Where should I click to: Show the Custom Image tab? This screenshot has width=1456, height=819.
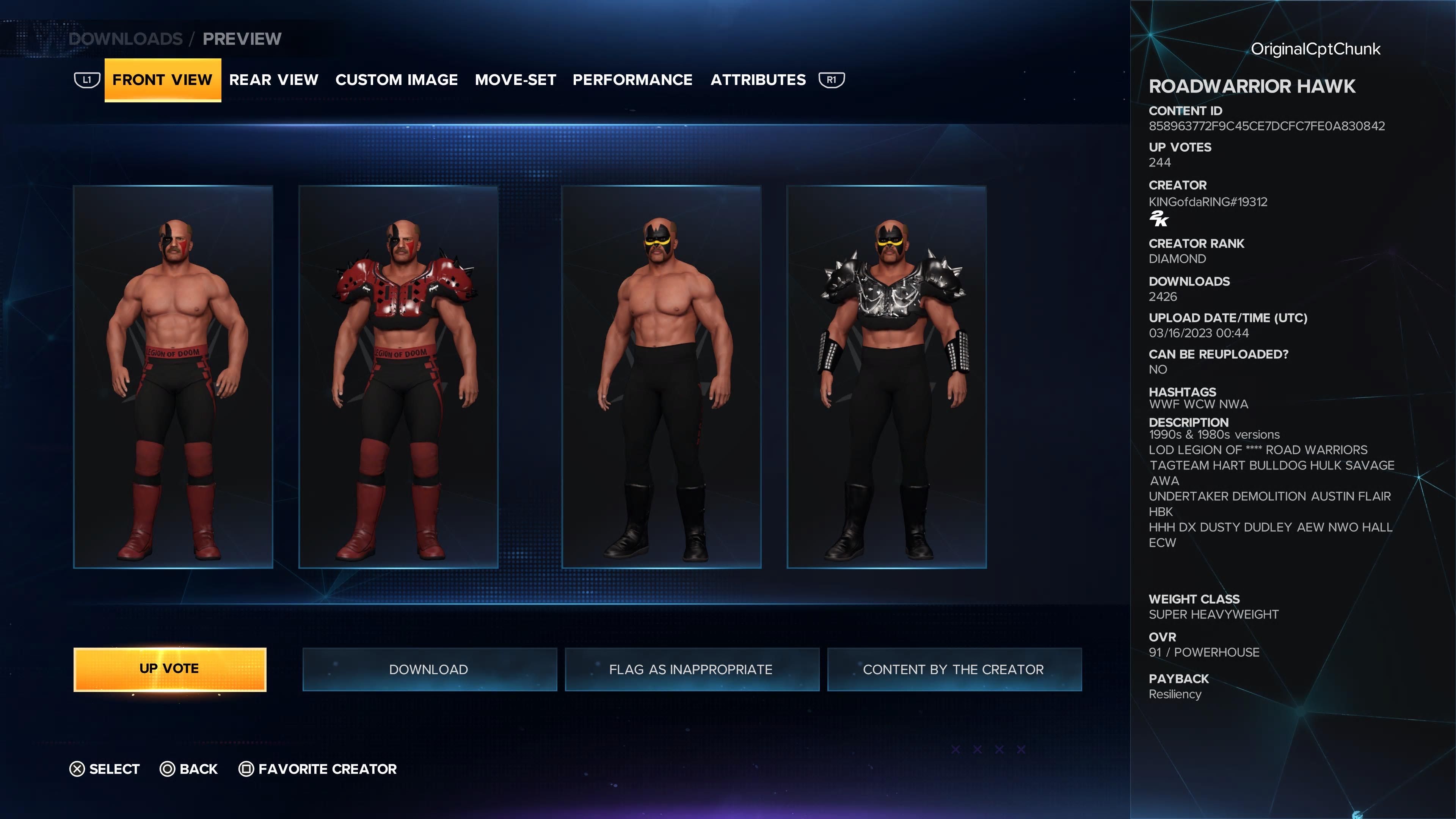tap(396, 80)
